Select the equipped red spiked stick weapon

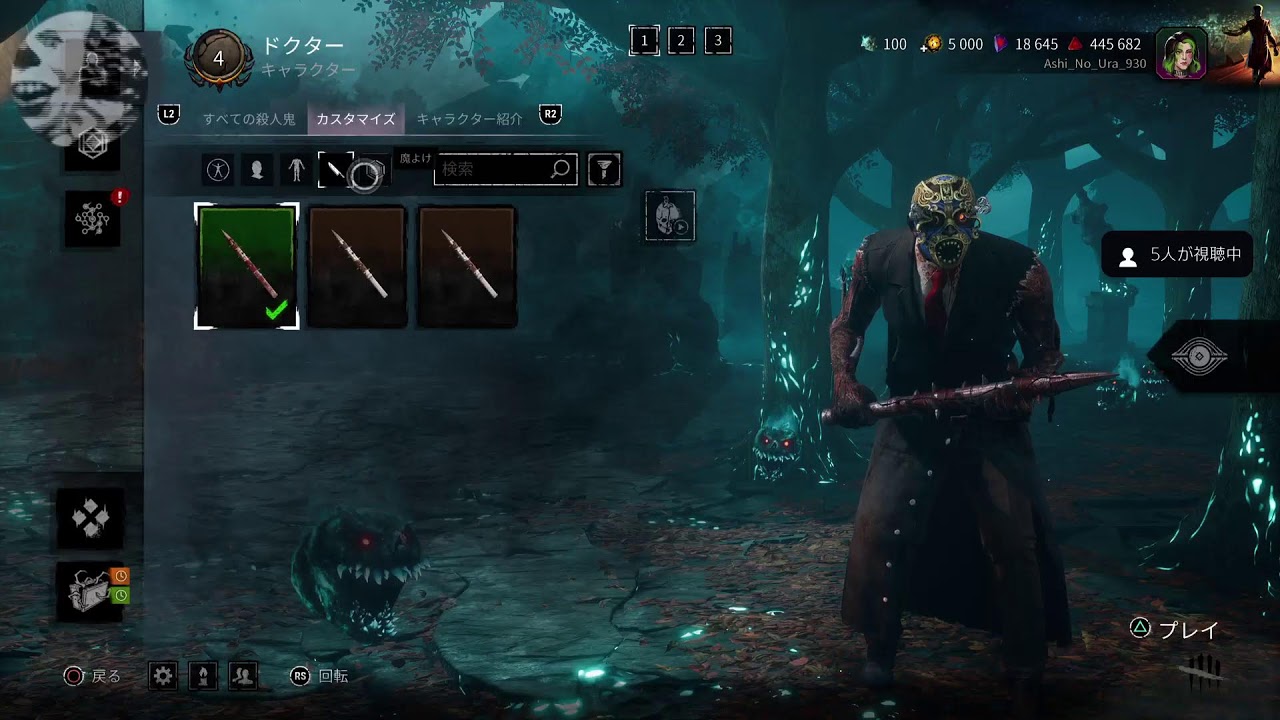click(x=246, y=266)
